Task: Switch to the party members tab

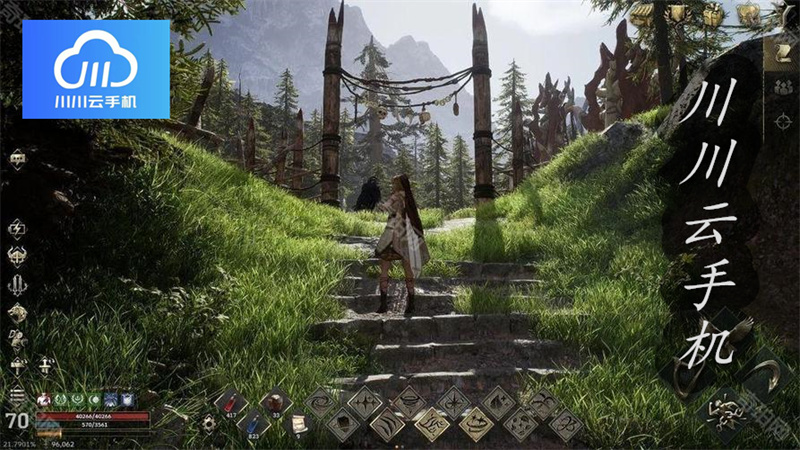Action: point(783,86)
